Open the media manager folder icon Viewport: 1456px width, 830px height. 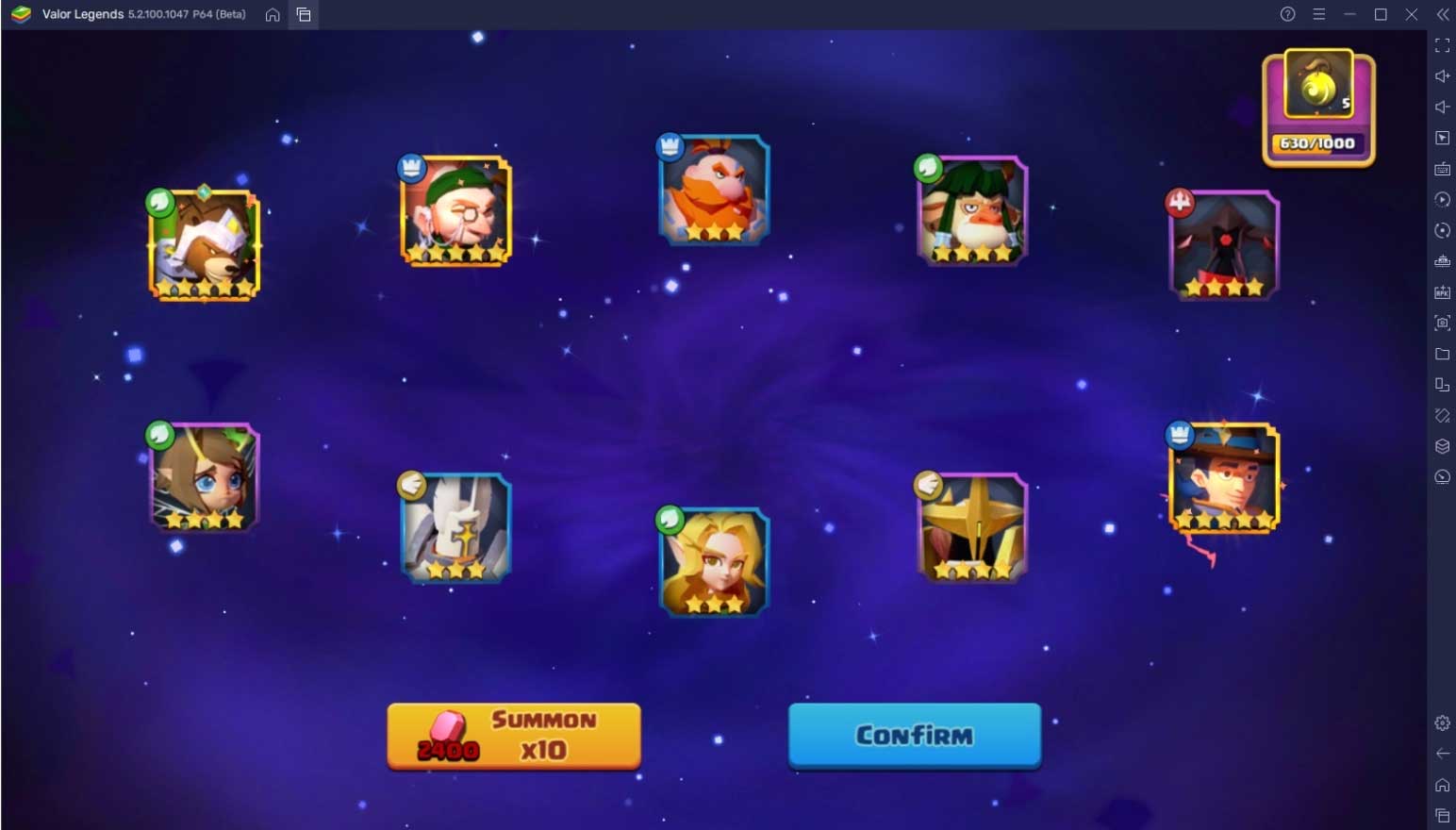coord(1442,354)
